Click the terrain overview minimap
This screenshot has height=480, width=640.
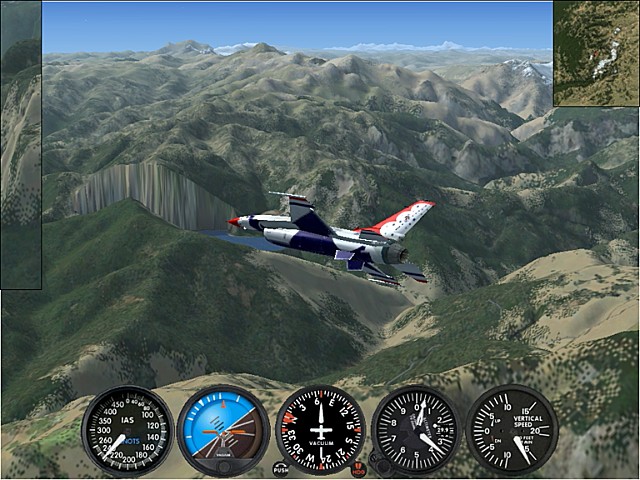click(596, 53)
